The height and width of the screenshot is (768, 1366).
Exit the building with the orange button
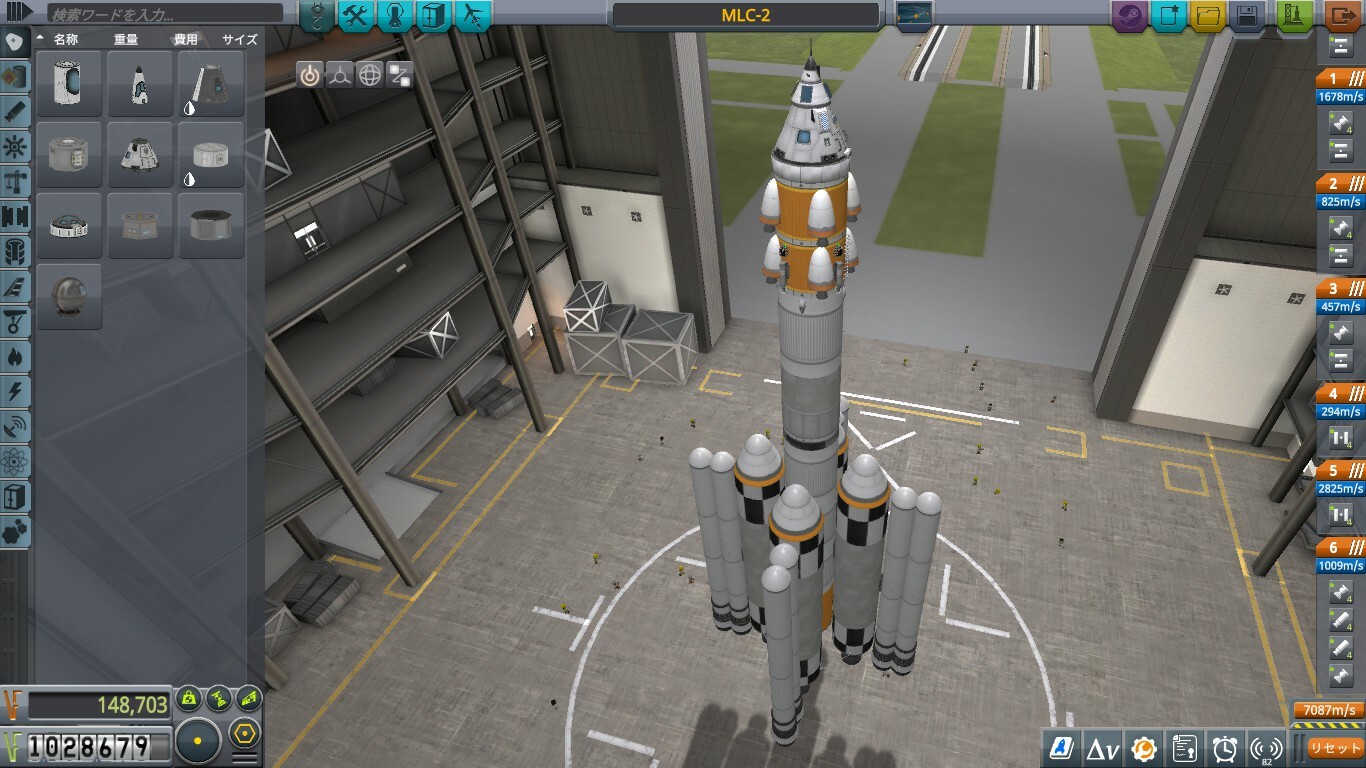(x=1343, y=16)
